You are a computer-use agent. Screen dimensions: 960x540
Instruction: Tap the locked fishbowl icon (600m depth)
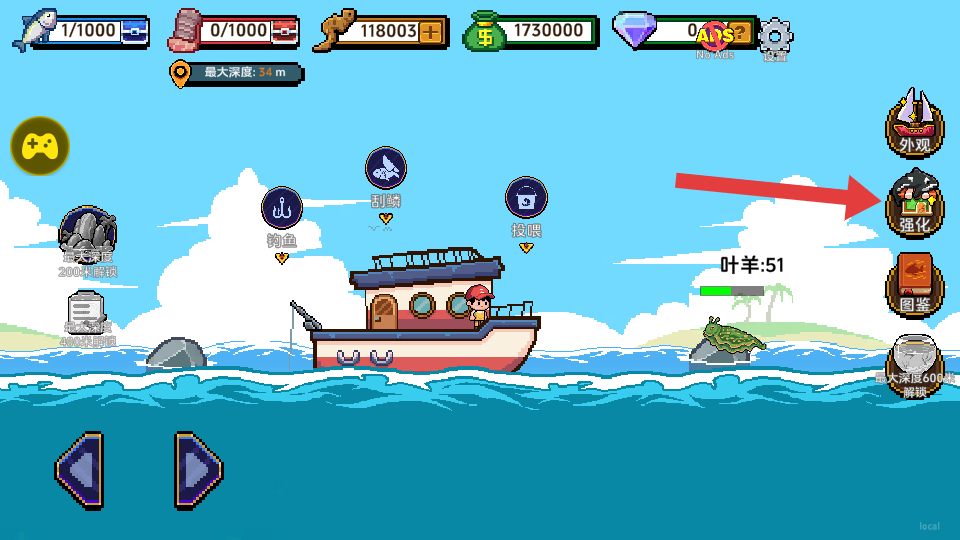point(914,364)
